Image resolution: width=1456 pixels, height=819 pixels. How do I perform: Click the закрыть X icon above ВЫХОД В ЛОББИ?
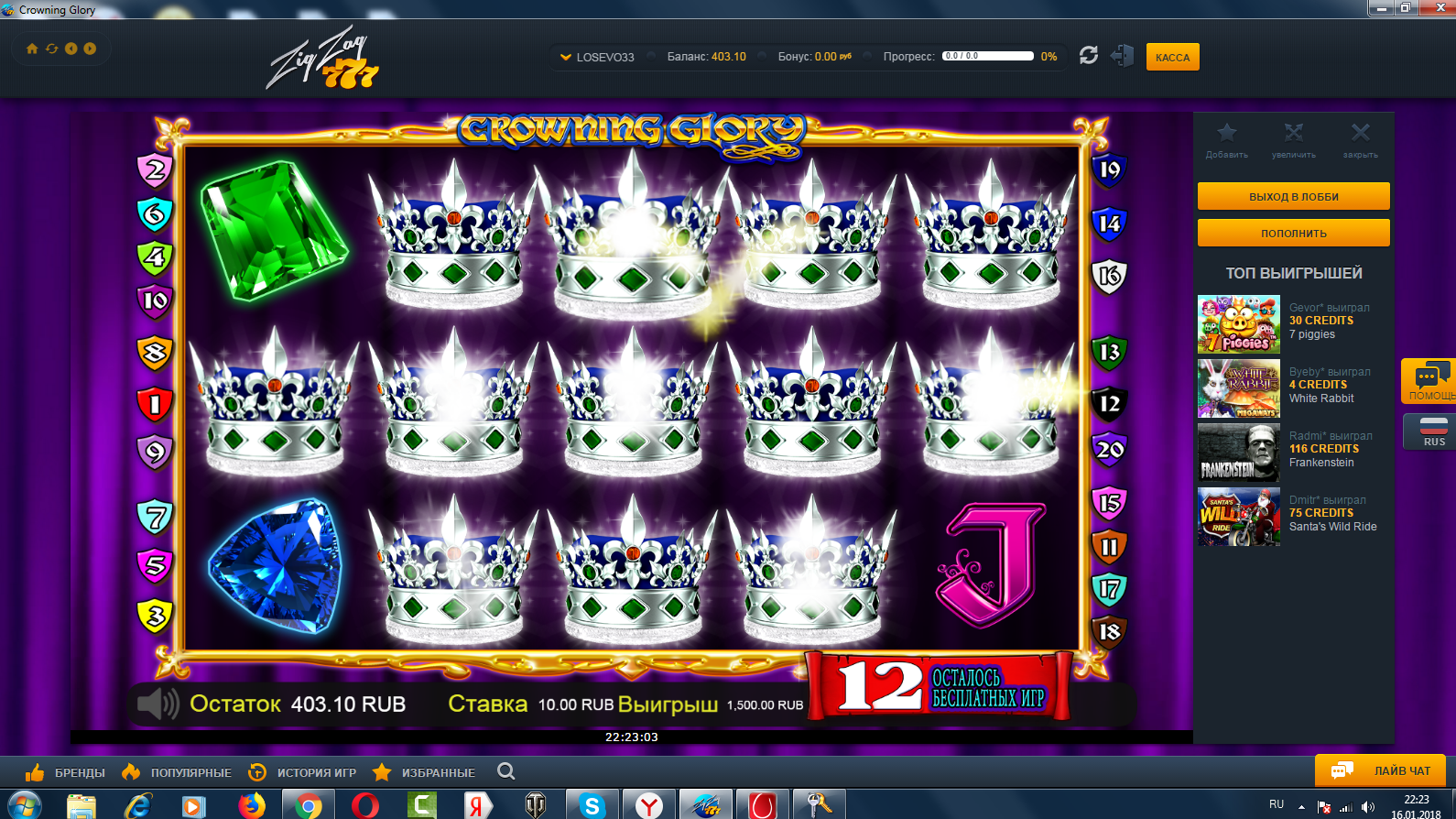pos(1361,134)
